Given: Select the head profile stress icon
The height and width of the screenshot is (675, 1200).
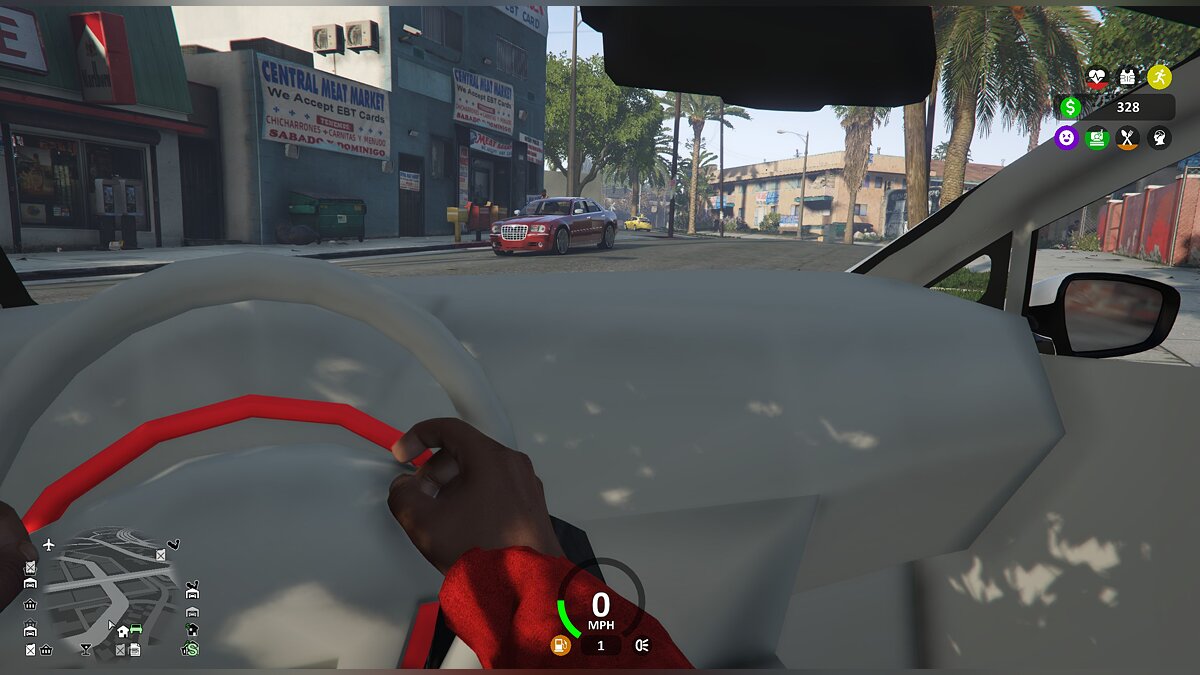Looking at the screenshot, I should [1159, 138].
